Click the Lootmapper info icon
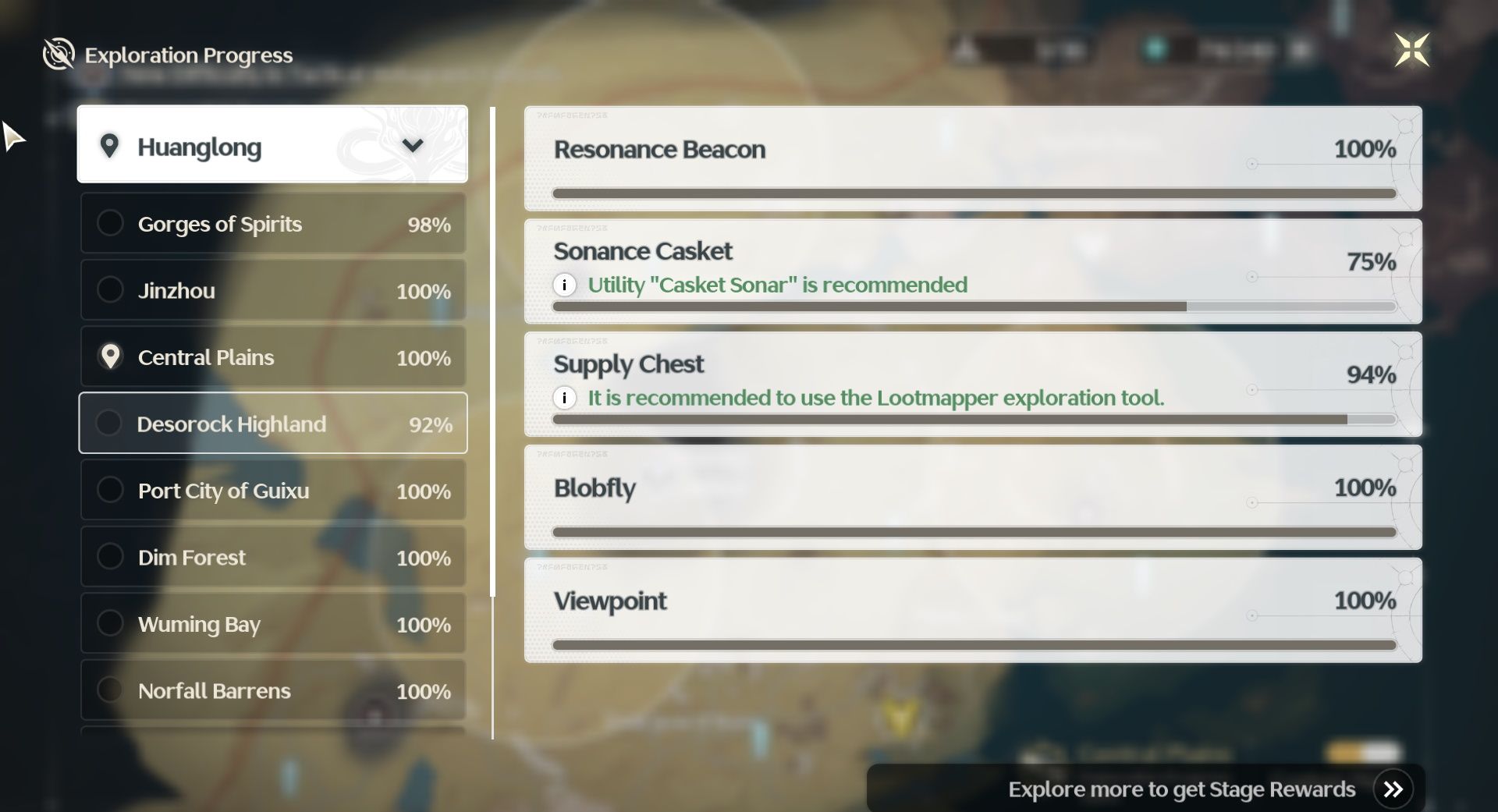 point(564,398)
